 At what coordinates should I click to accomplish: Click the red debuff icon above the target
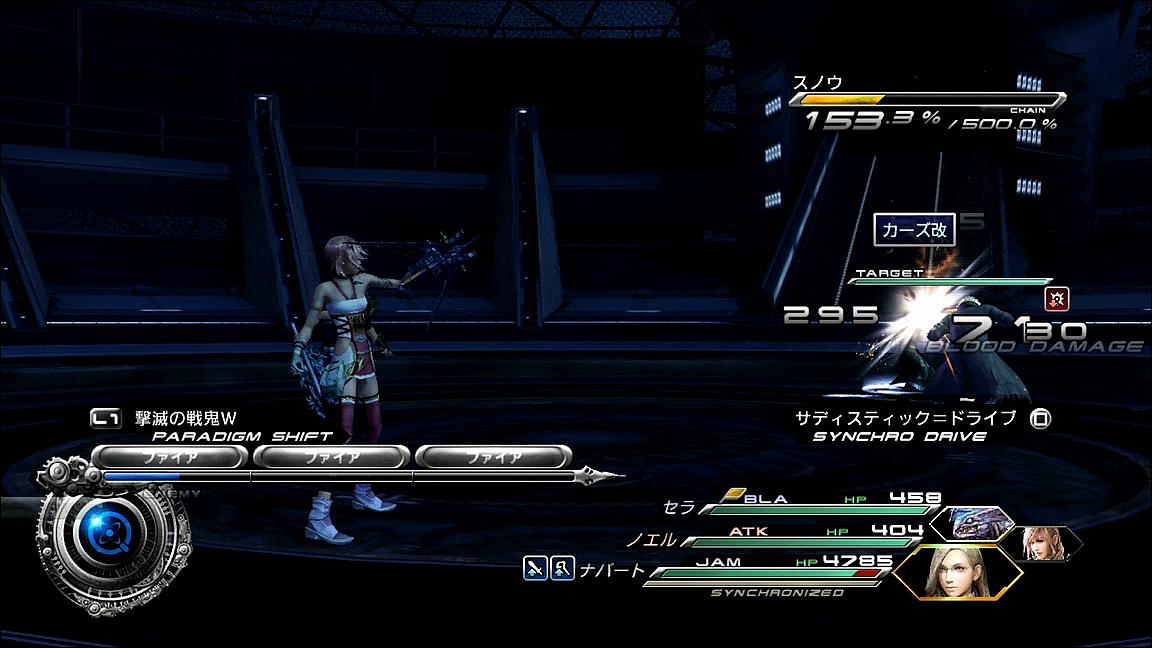[1053, 297]
